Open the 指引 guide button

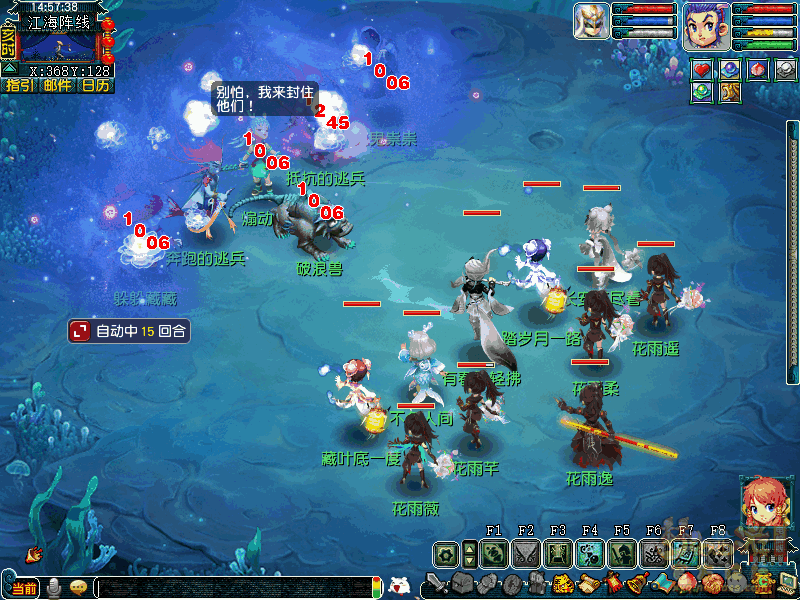(19, 86)
